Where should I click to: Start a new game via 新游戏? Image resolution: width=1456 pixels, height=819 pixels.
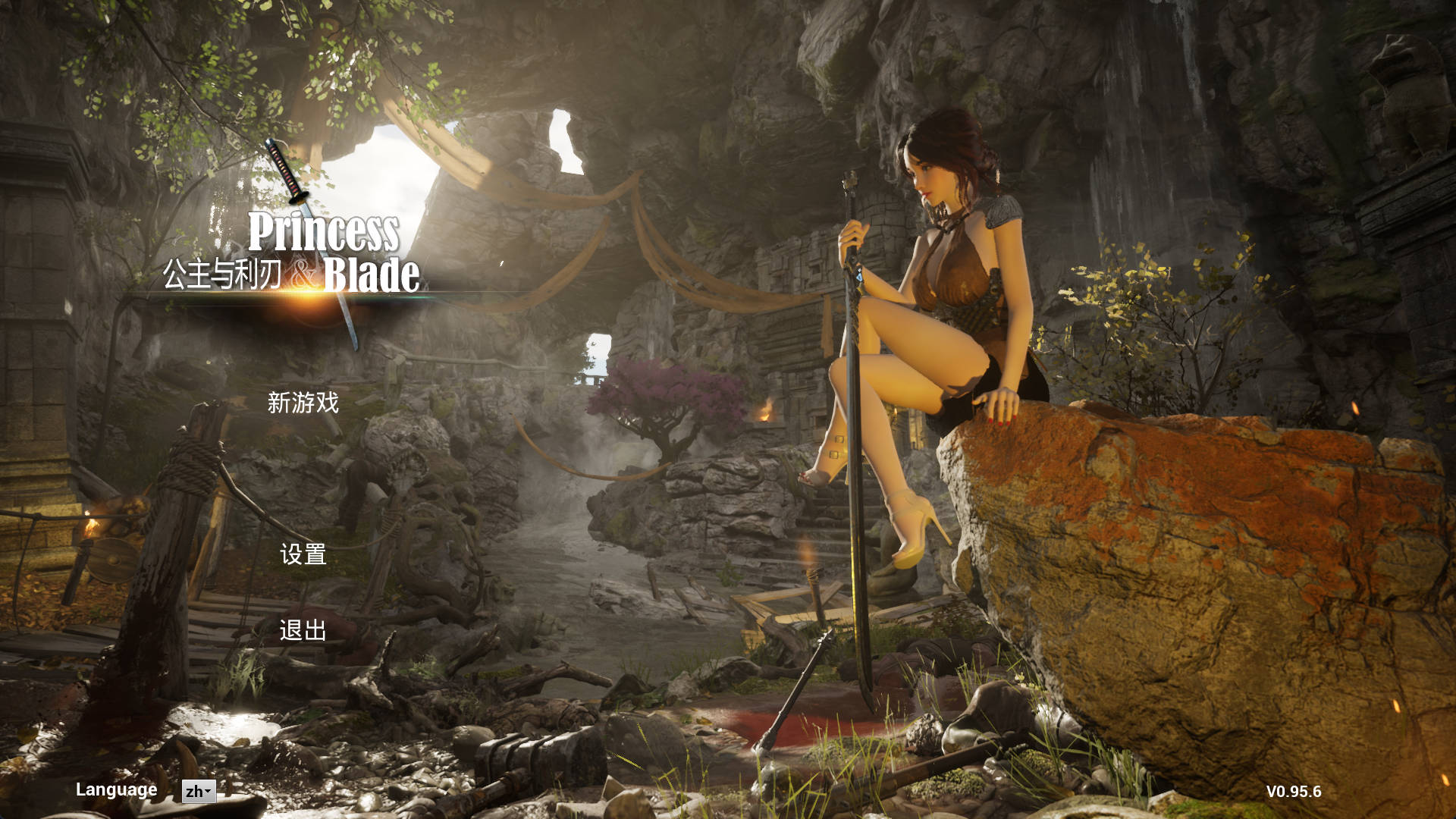pos(303,403)
